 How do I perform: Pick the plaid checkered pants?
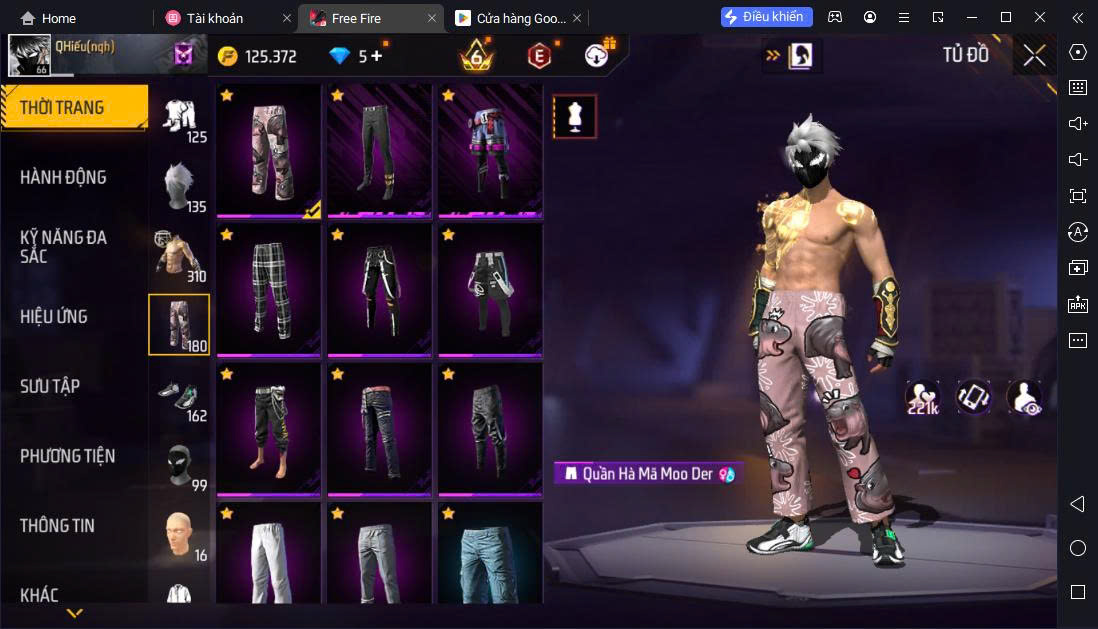pos(268,290)
